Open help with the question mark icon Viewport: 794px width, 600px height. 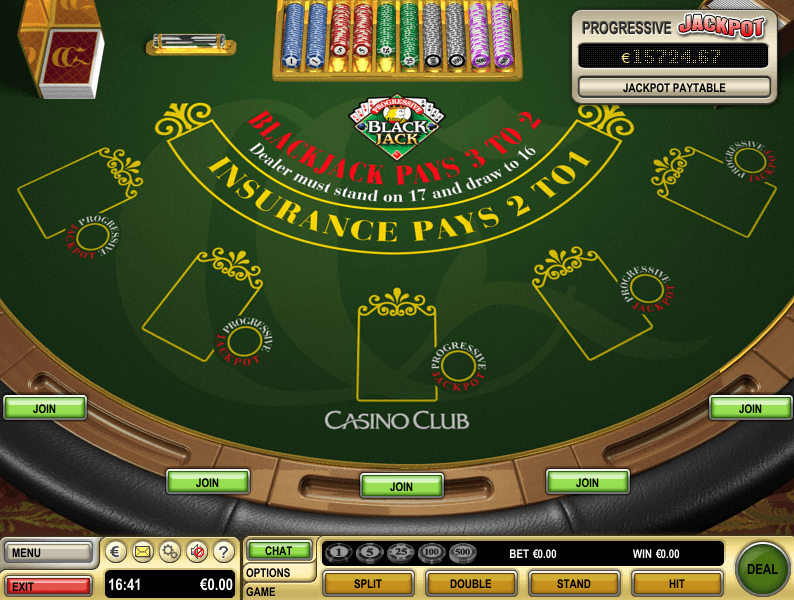[x=223, y=551]
